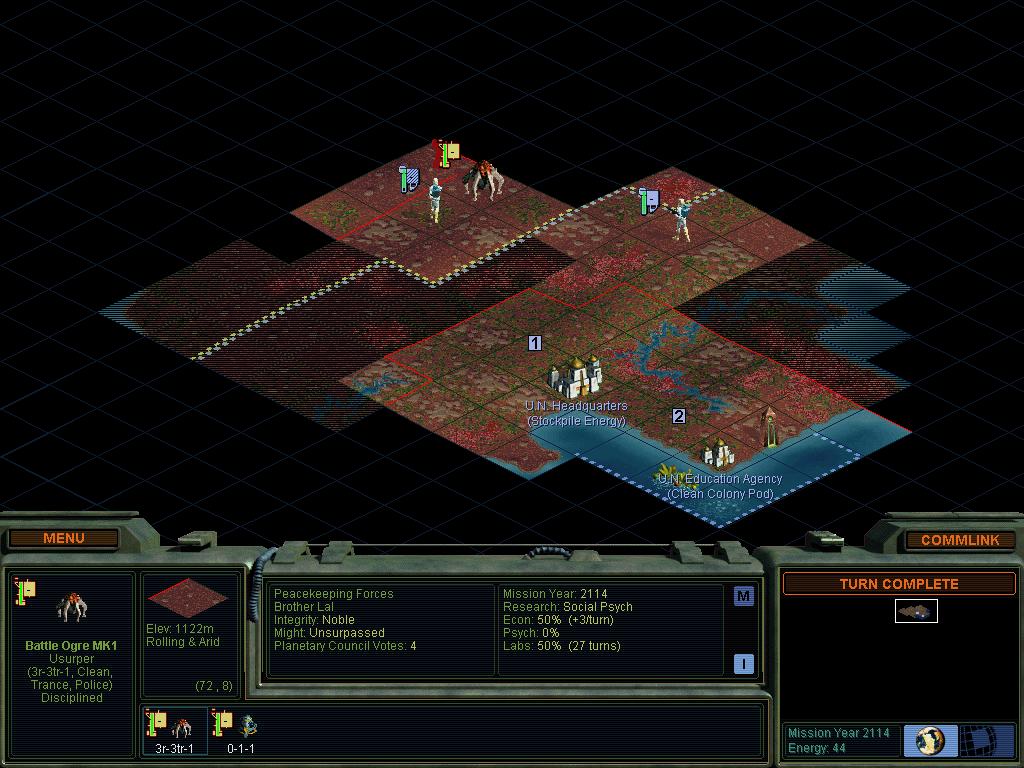1024x768 pixels.
Task: Select the 3r-3tr-1 Battle Ogre stack slot
Action: coord(174,730)
